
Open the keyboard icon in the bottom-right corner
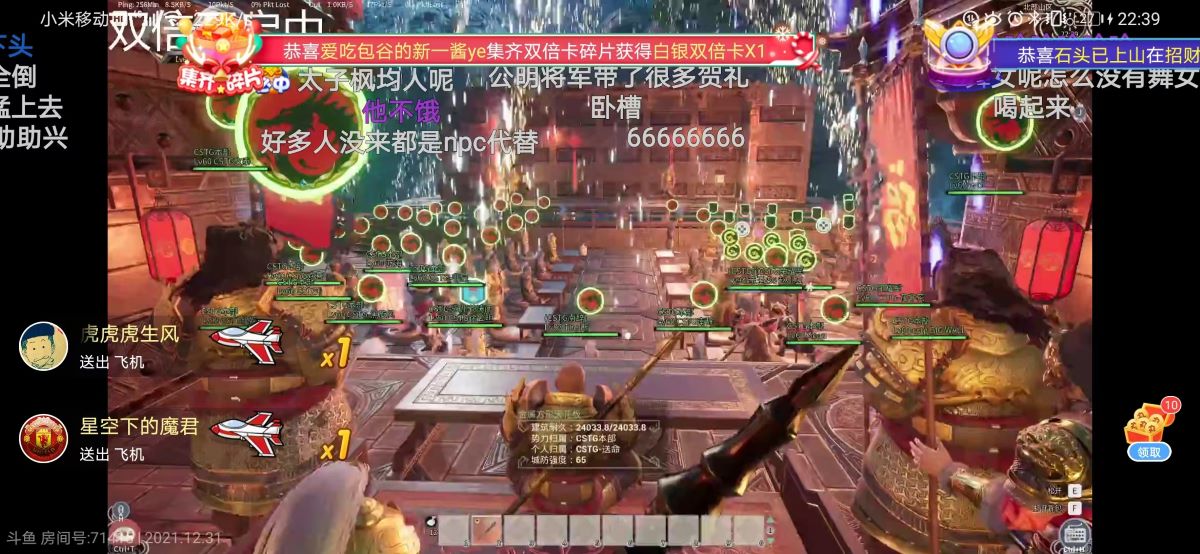click(x=1075, y=533)
